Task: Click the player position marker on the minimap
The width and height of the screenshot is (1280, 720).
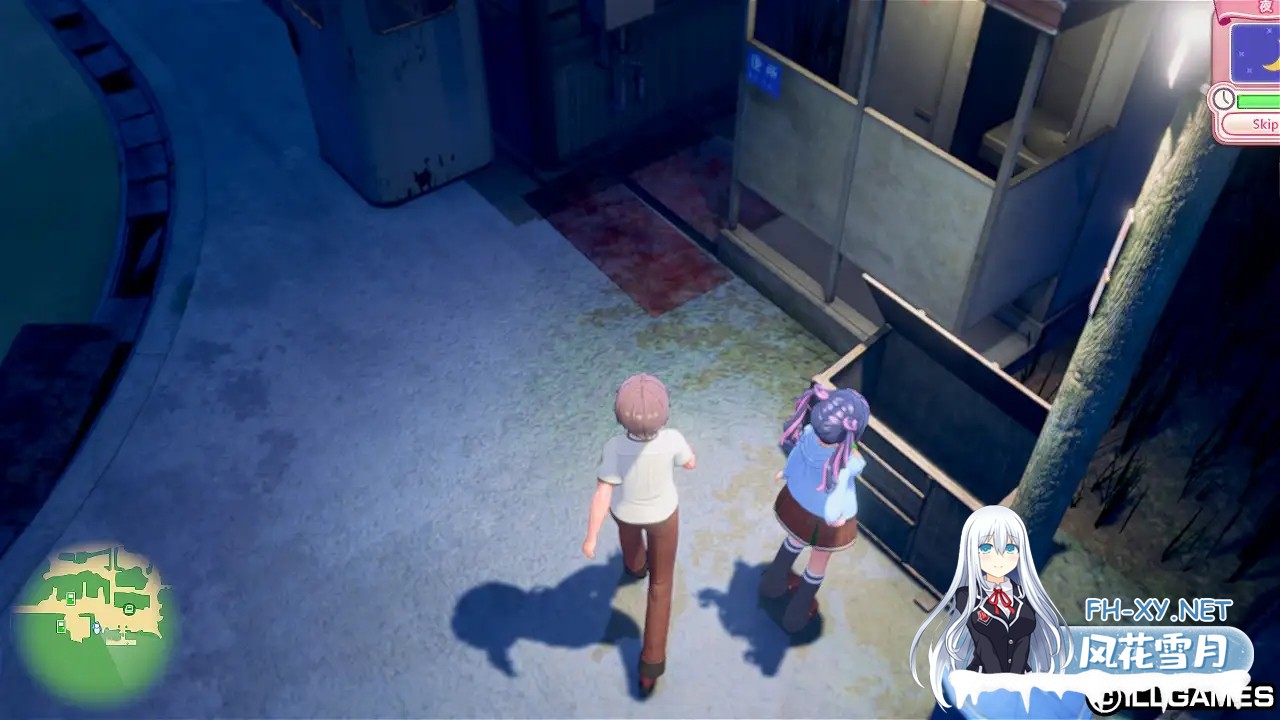Action: (x=97, y=628)
